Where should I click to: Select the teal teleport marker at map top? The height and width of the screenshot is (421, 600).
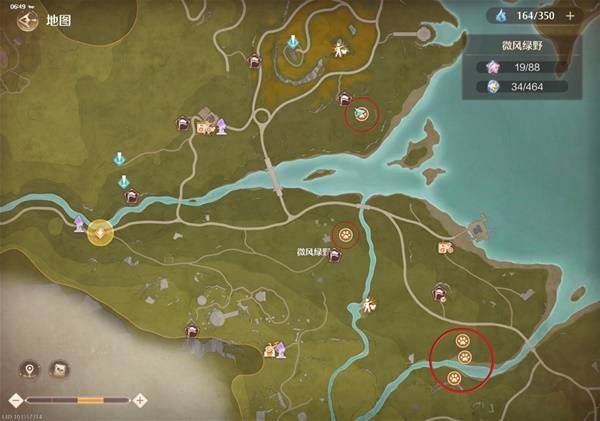pyautogui.click(x=292, y=43)
